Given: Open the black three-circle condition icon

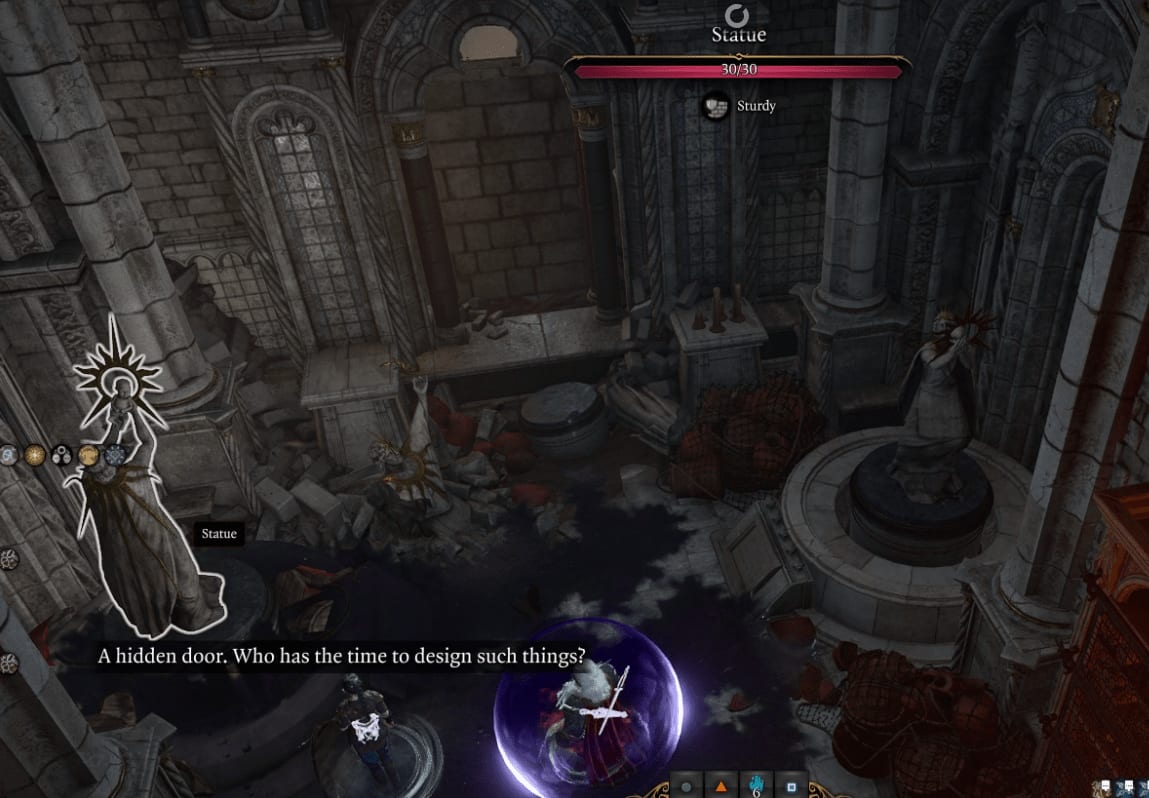Looking at the screenshot, I should [x=62, y=456].
